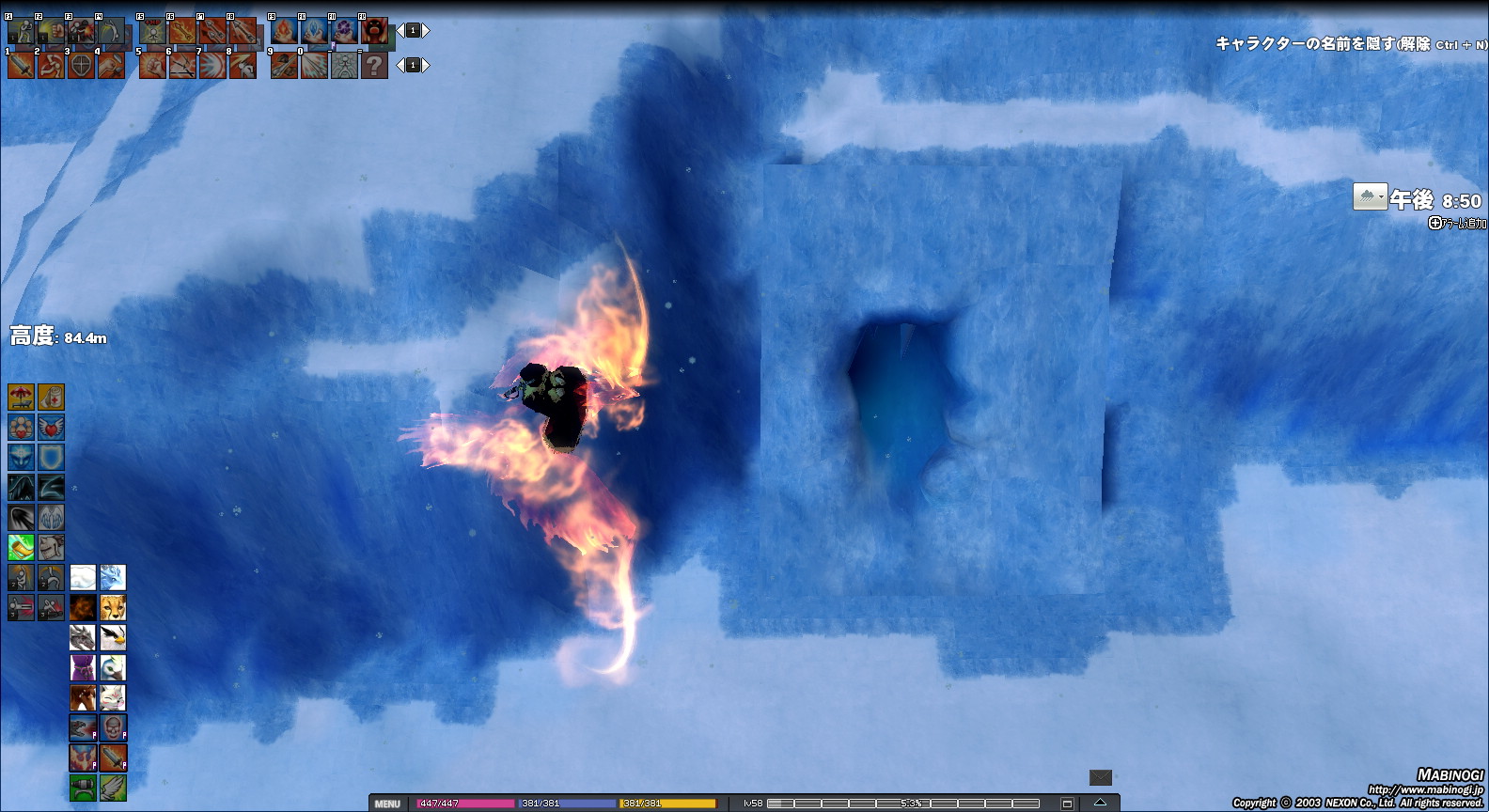This screenshot has width=1489, height=812.
Task: Summon the grey dragon pet
Action: coord(83,637)
